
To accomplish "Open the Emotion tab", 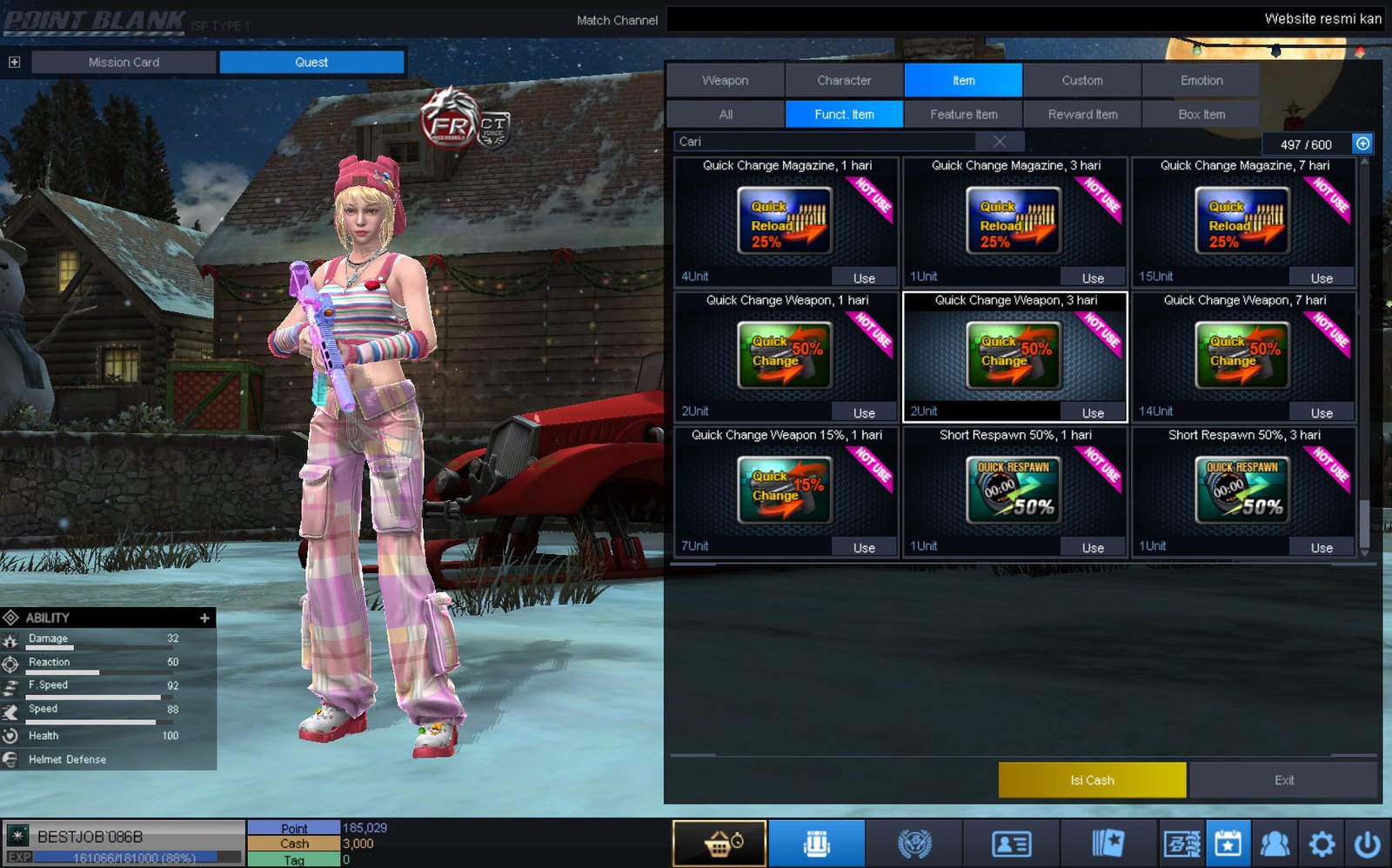I will pyautogui.click(x=1201, y=80).
